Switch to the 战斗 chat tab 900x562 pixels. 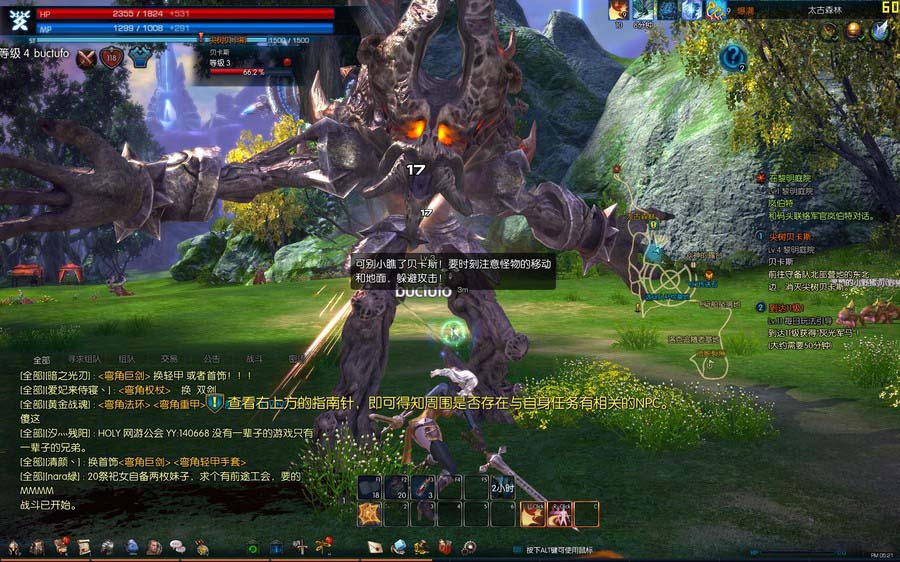click(255, 359)
